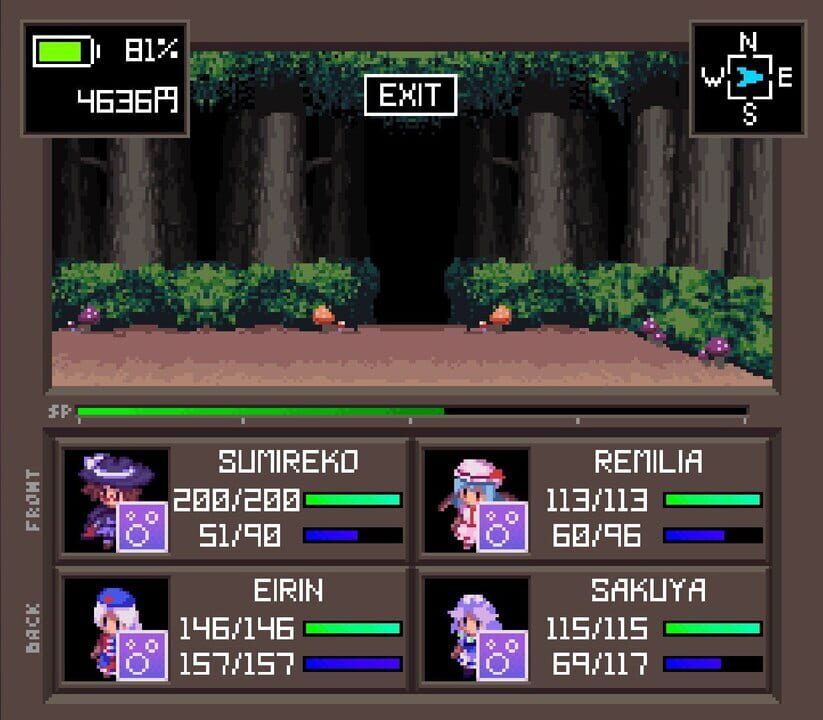This screenshot has height=720, width=823.
Task: Activate Sakuya's purple status icon
Action: pyautogui.click(x=502, y=656)
